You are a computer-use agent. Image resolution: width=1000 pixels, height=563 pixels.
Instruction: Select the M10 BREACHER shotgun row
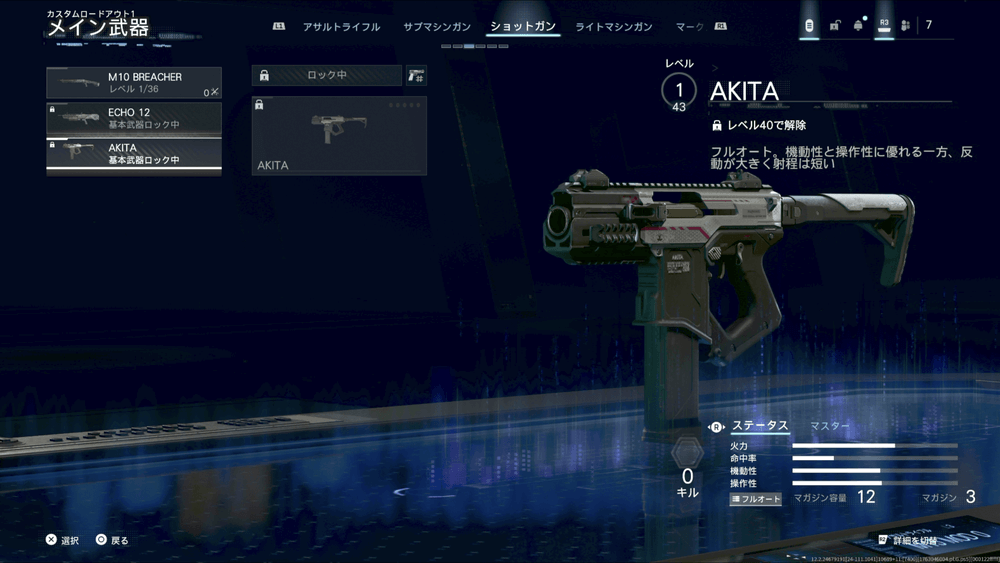[x=134, y=83]
